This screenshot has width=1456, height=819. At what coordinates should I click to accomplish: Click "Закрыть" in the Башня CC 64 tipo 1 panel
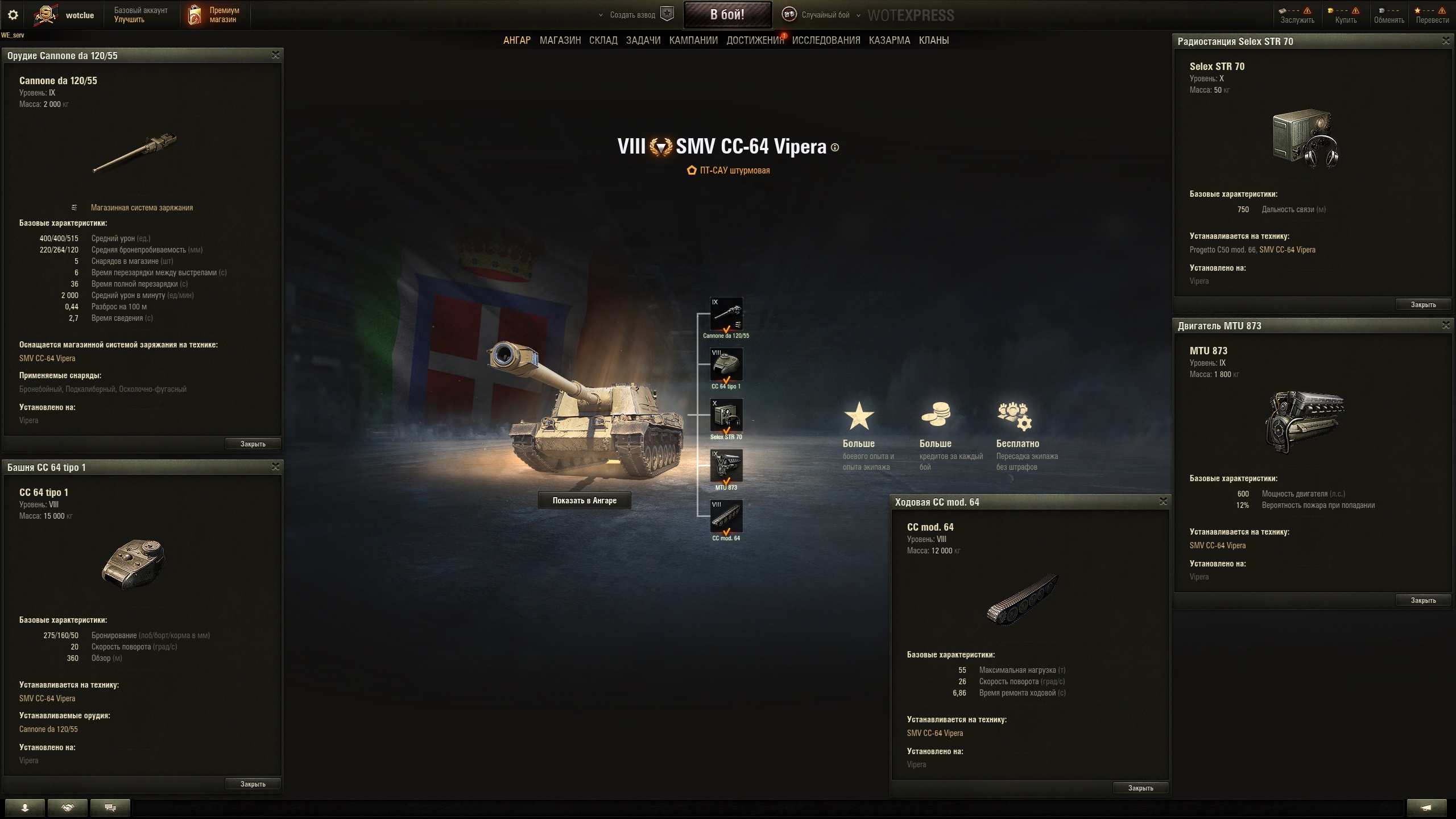point(253,784)
